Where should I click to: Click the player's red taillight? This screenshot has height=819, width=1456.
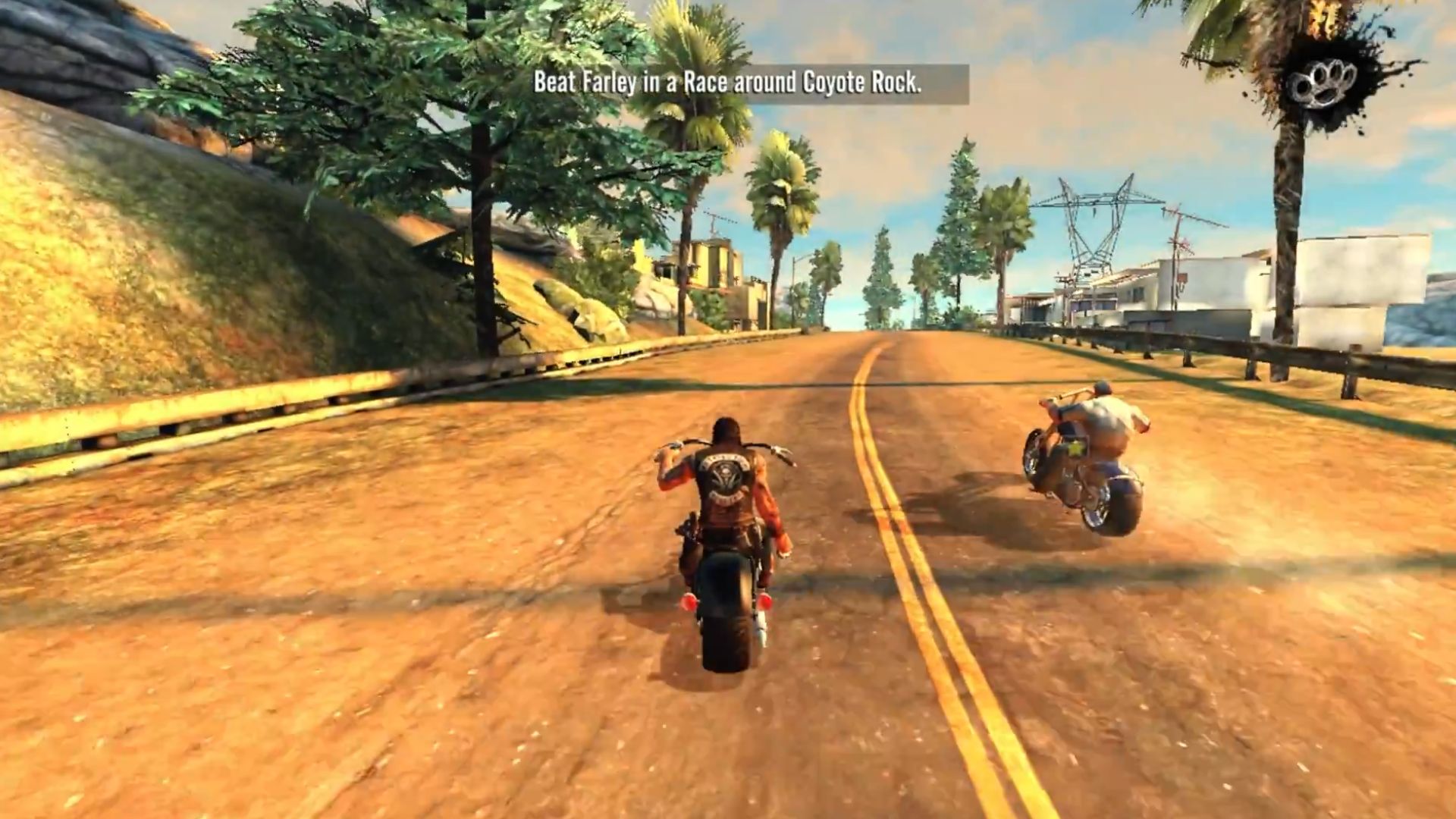click(x=689, y=602)
